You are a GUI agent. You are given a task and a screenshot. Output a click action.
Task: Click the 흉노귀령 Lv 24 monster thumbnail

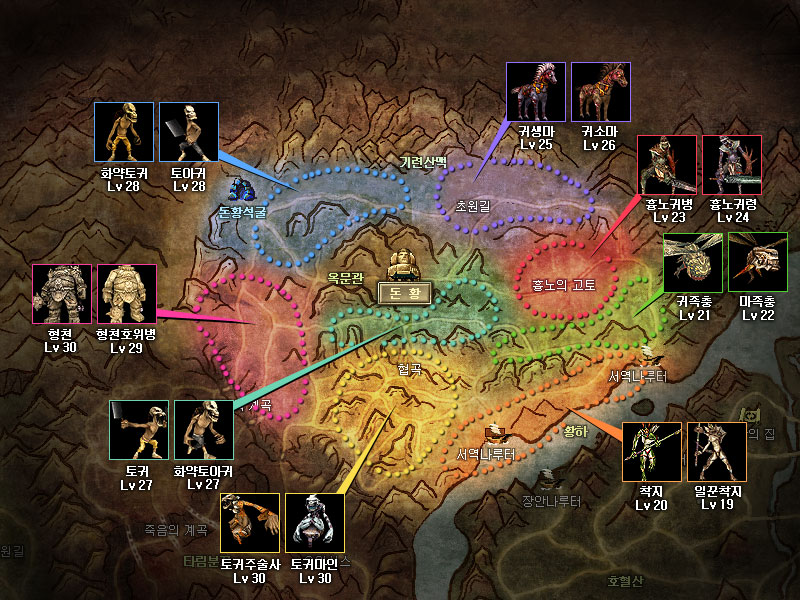(732, 165)
